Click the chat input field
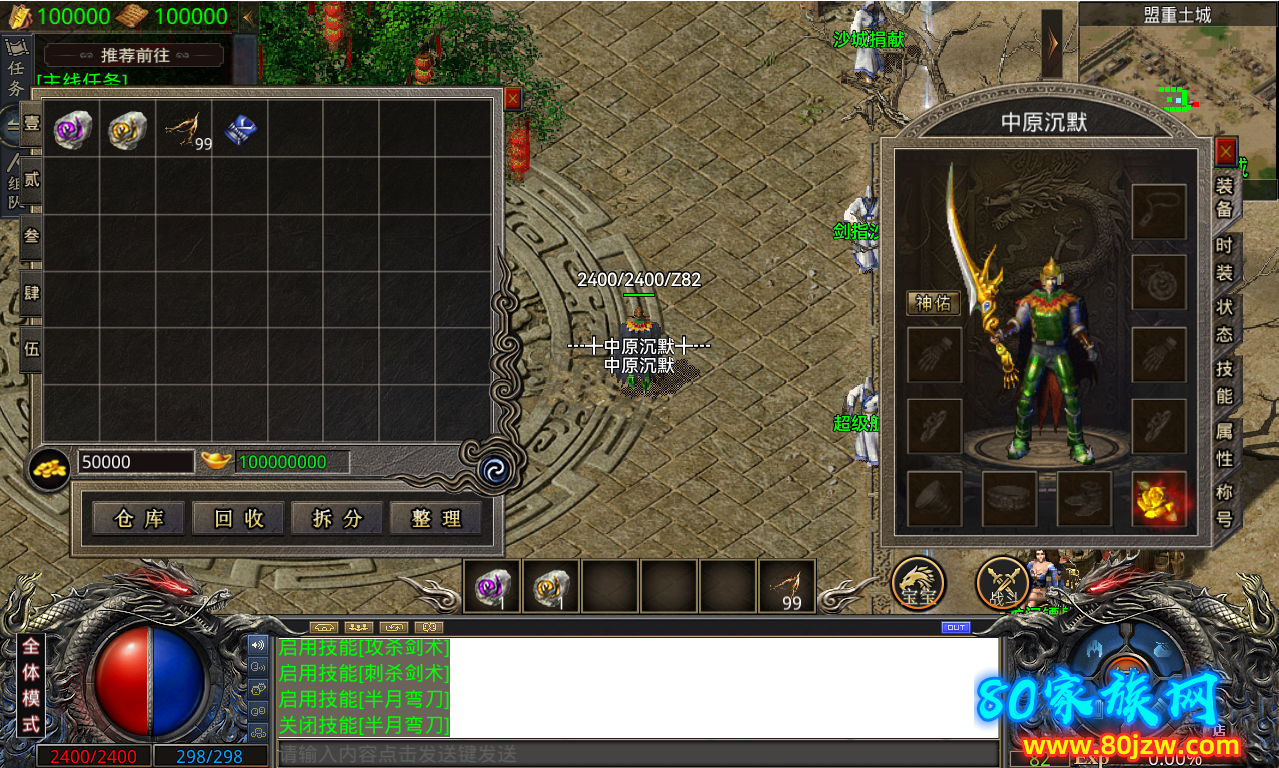This screenshot has height=768, width=1279. pyautogui.click(x=636, y=754)
